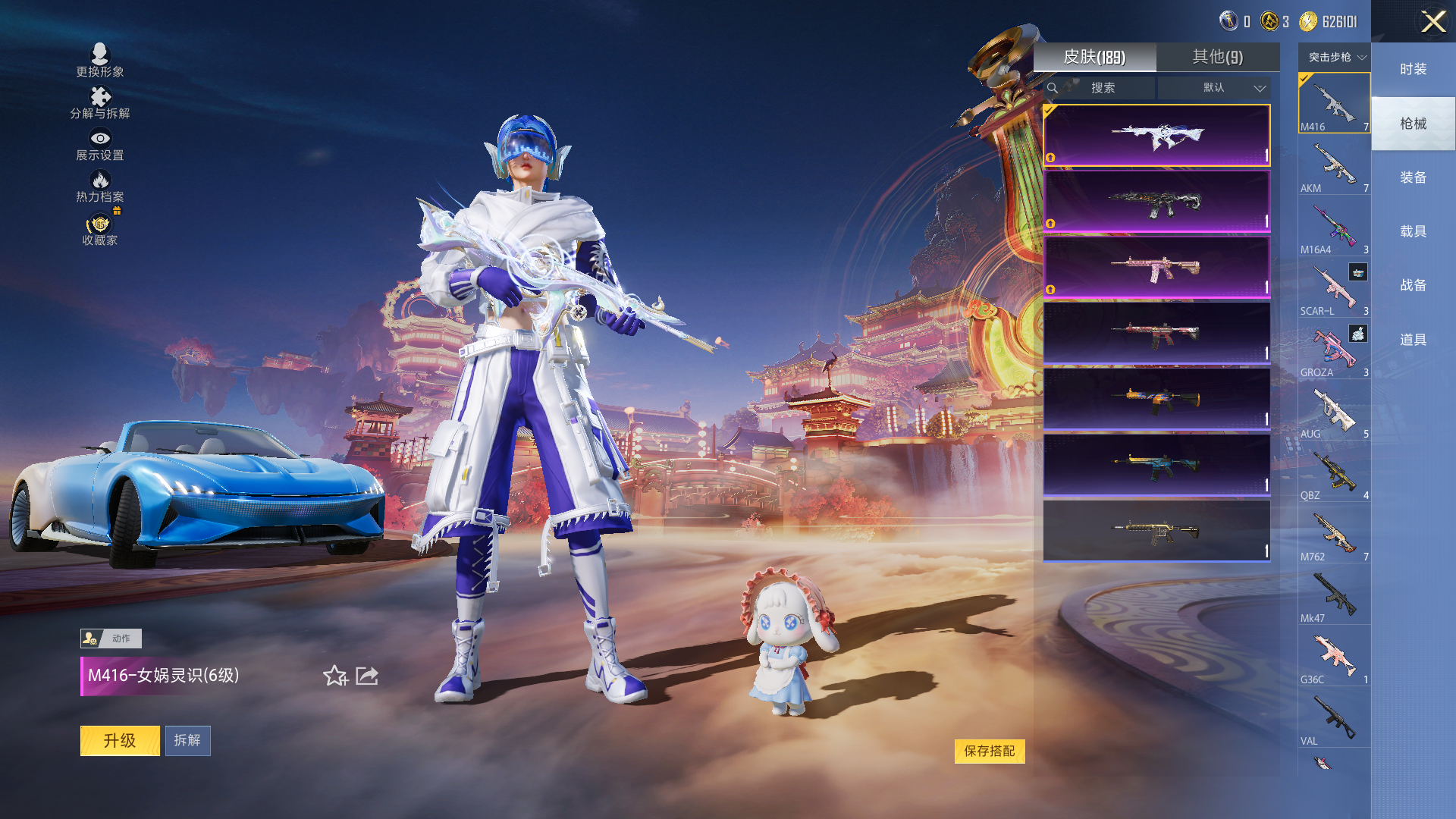Open the 道具 items category
Image resolution: width=1456 pixels, height=819 pixels.
pyautogui.click(x=1413, y=340)
